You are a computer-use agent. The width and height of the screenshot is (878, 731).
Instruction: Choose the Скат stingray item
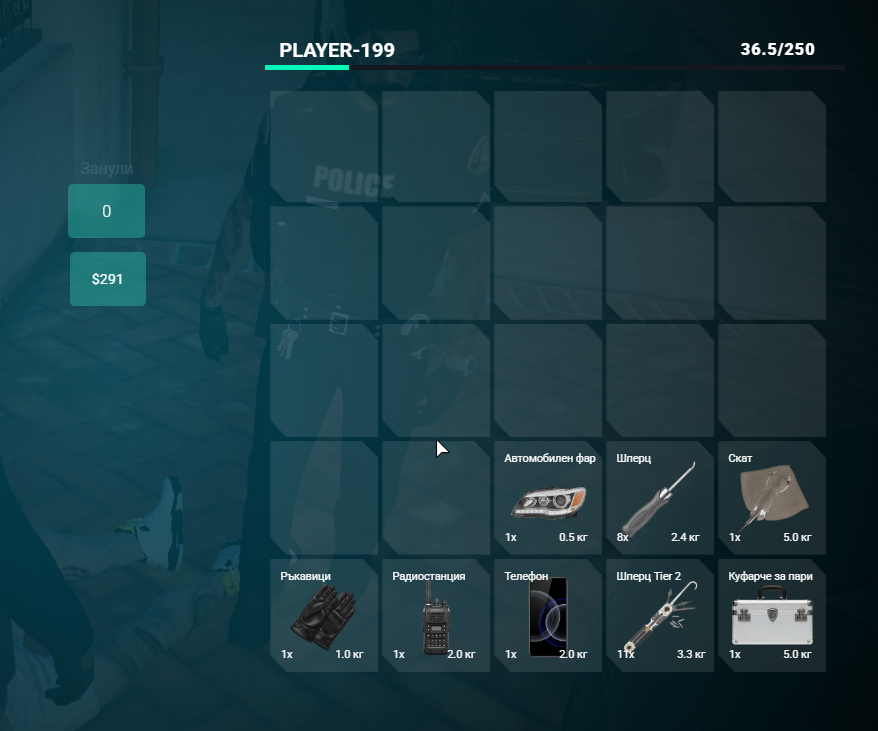click(772, 498)
